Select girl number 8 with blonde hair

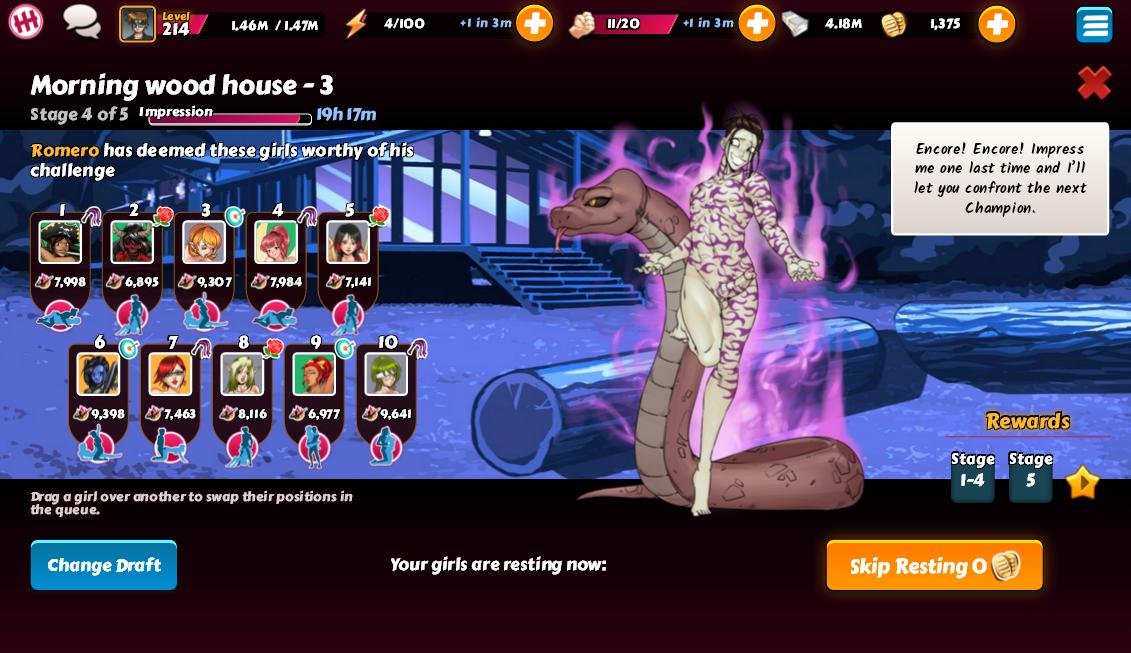click(x=242, y=374)
